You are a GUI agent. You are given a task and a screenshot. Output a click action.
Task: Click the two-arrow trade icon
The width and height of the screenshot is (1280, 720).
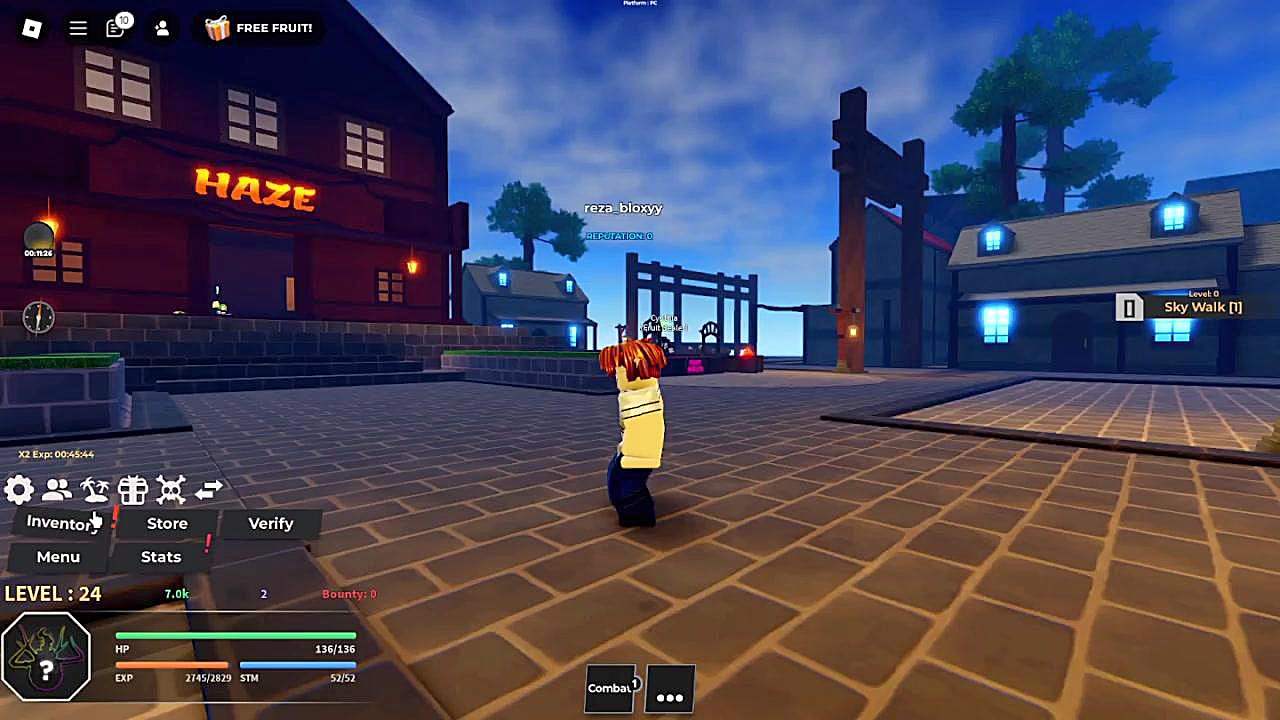[209, 490]
